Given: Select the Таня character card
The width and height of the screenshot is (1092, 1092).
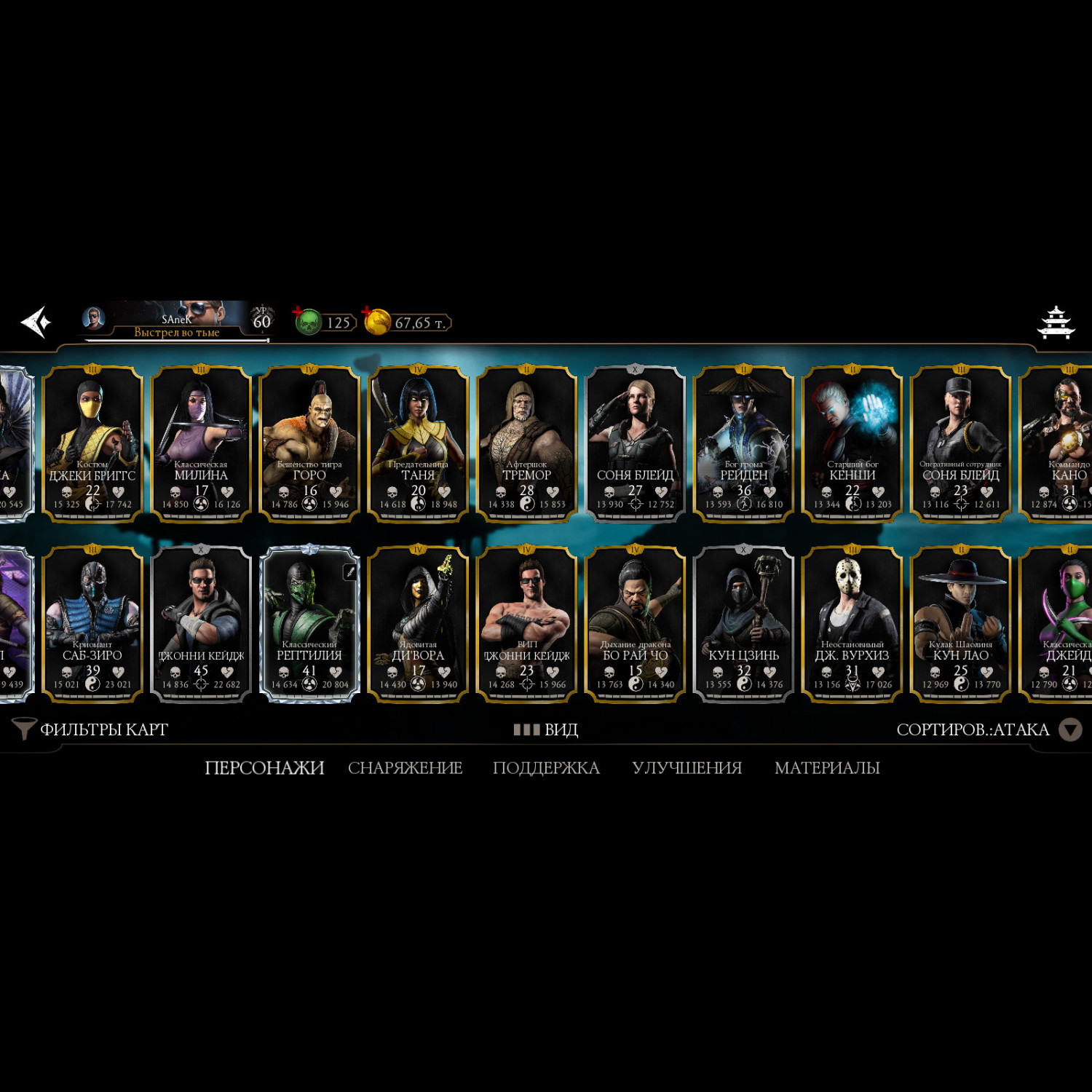Looking at the screenshot, I should click(x=418, y=443).
